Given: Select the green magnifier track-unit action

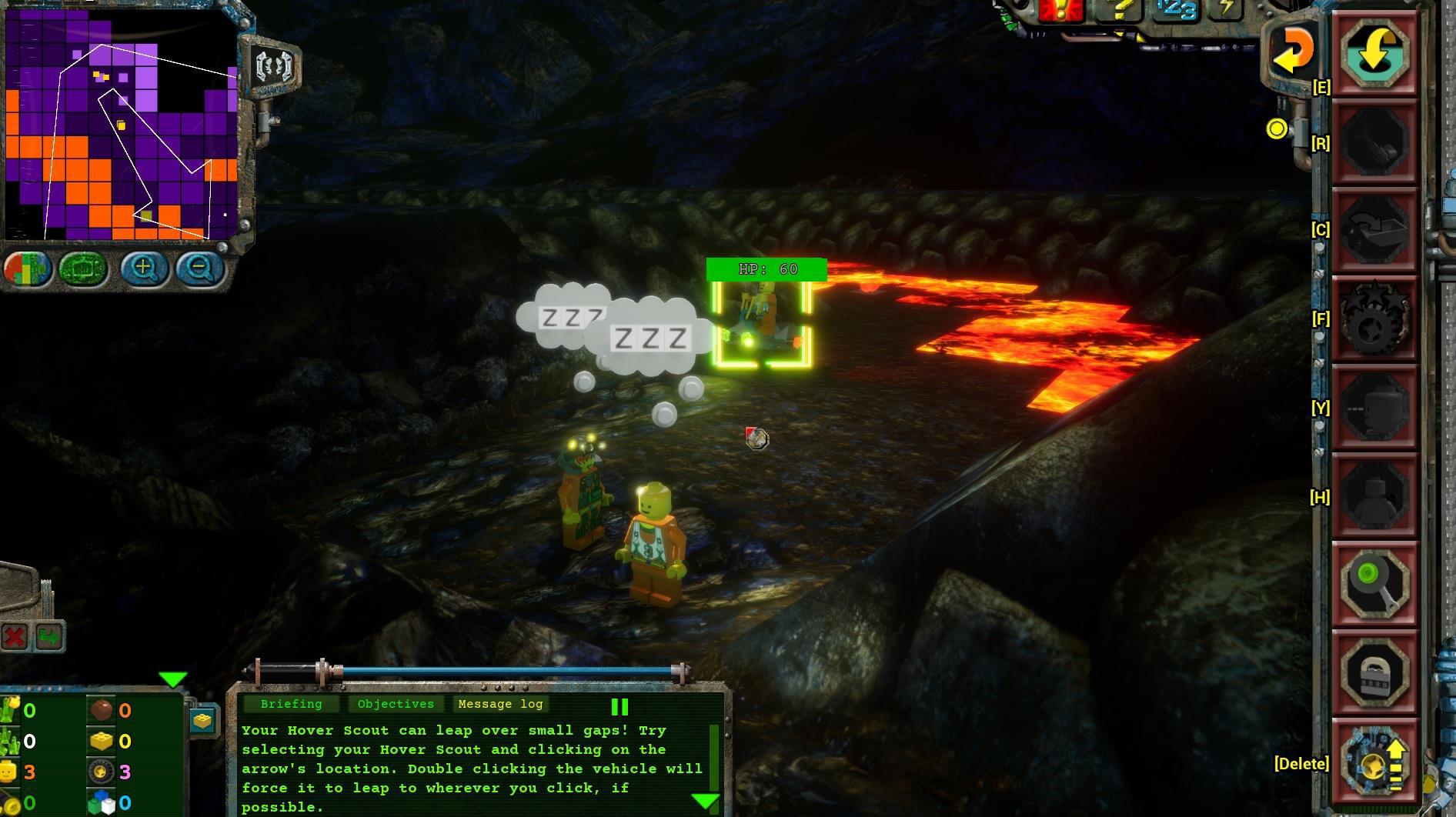Looking at the screenshot, I should tap(1375, 583).
